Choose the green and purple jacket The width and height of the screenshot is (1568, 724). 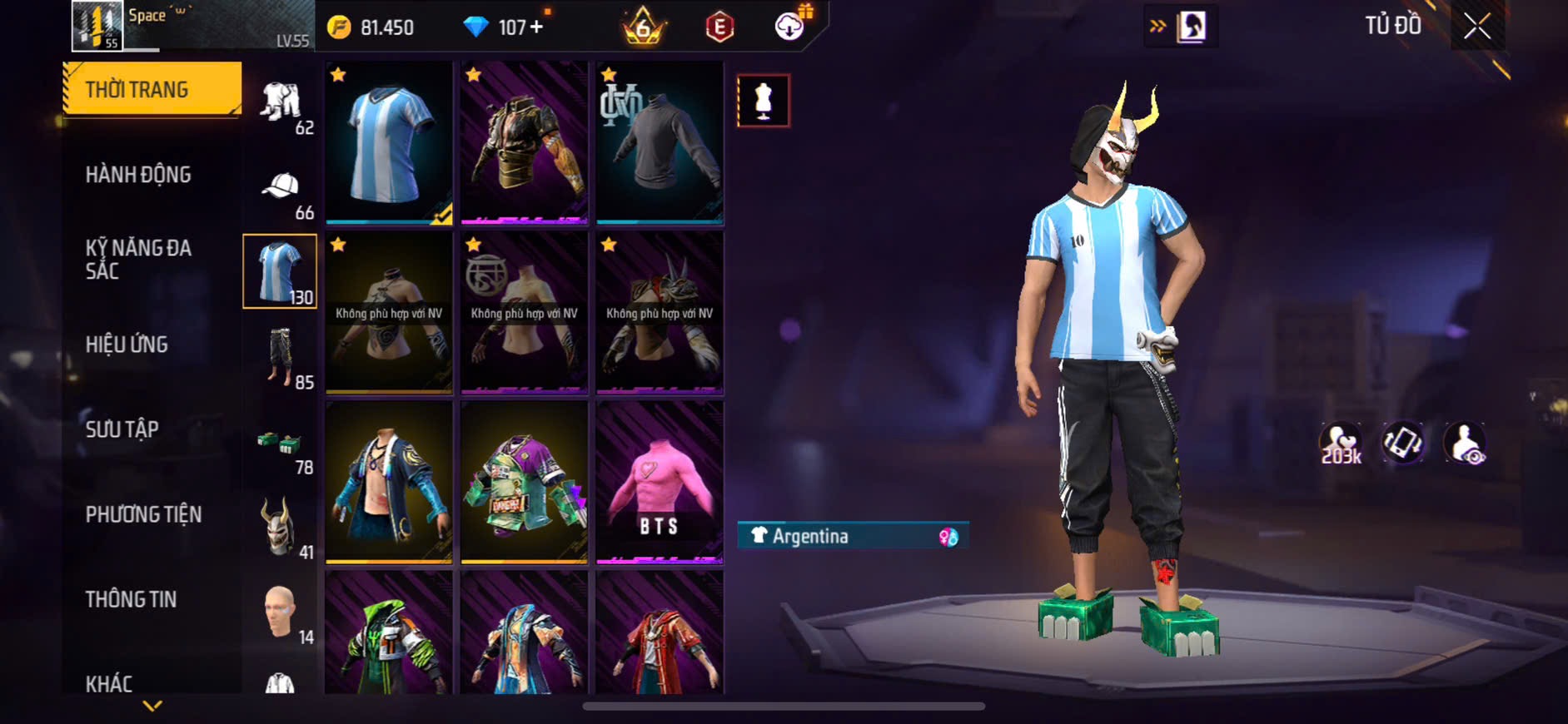point(524,482)
